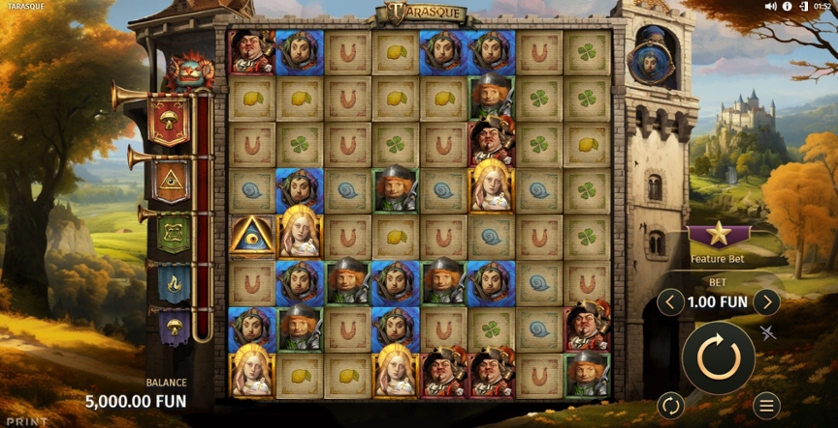Open the hamburger menu button
Viewport: 838px width, 428px height.
pyautogui.click(x=766, y=405)
